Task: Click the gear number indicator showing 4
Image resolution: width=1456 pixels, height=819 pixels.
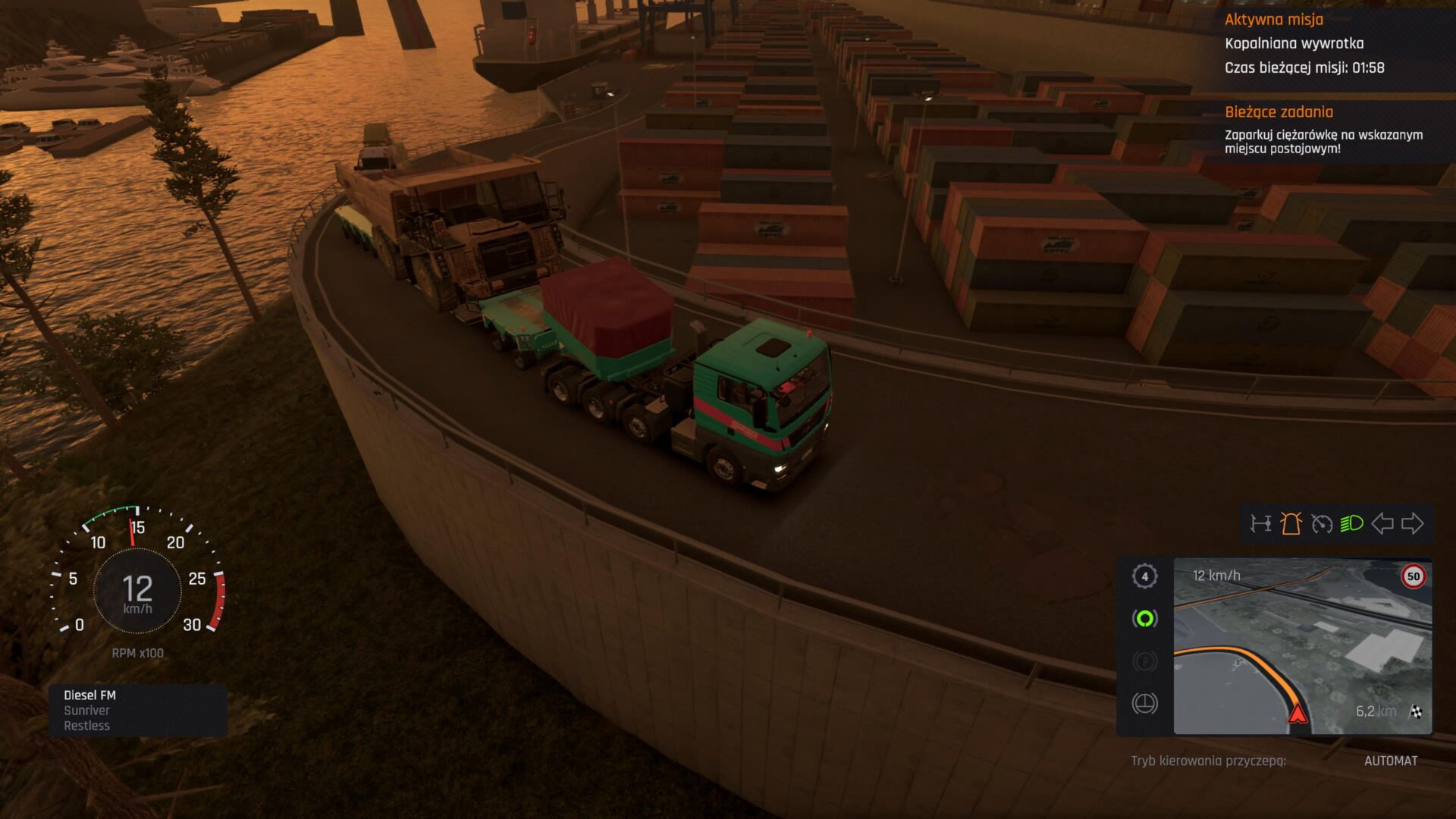Action: pyautogui.click(x=1145, y=576)
